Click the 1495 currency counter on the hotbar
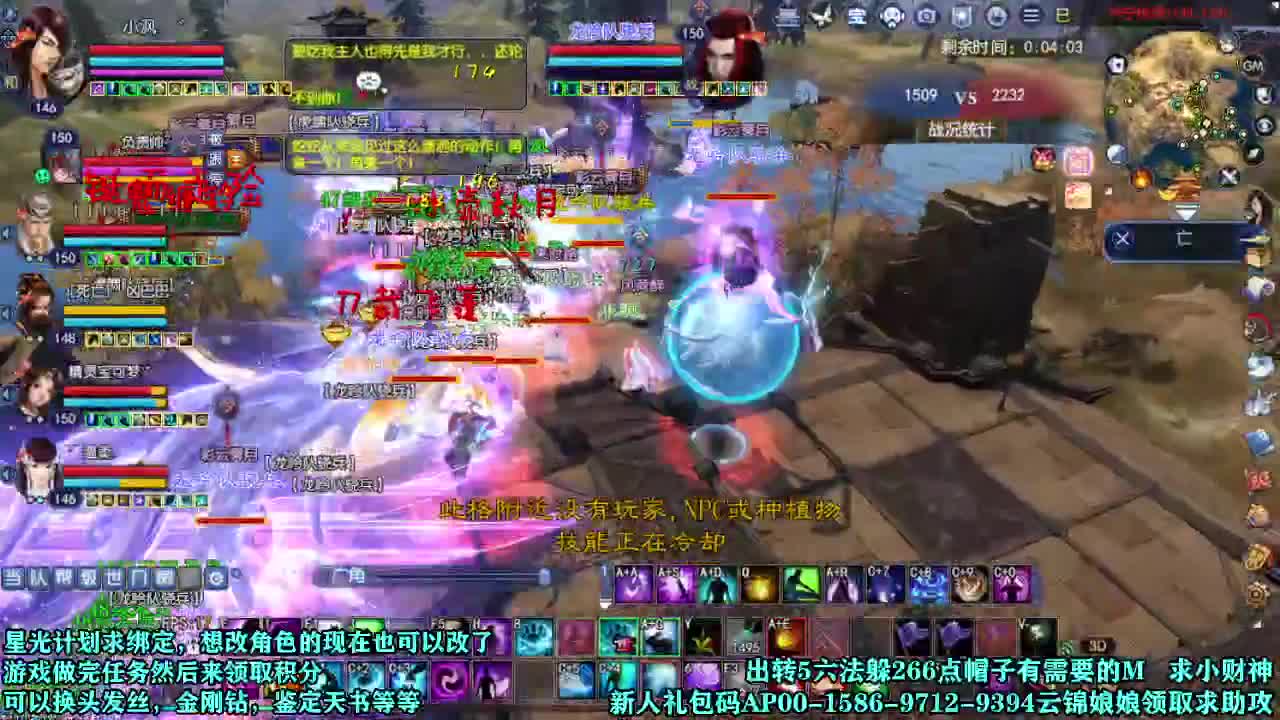The height and width of the screenshot is (720, 1280). (745, 647)
